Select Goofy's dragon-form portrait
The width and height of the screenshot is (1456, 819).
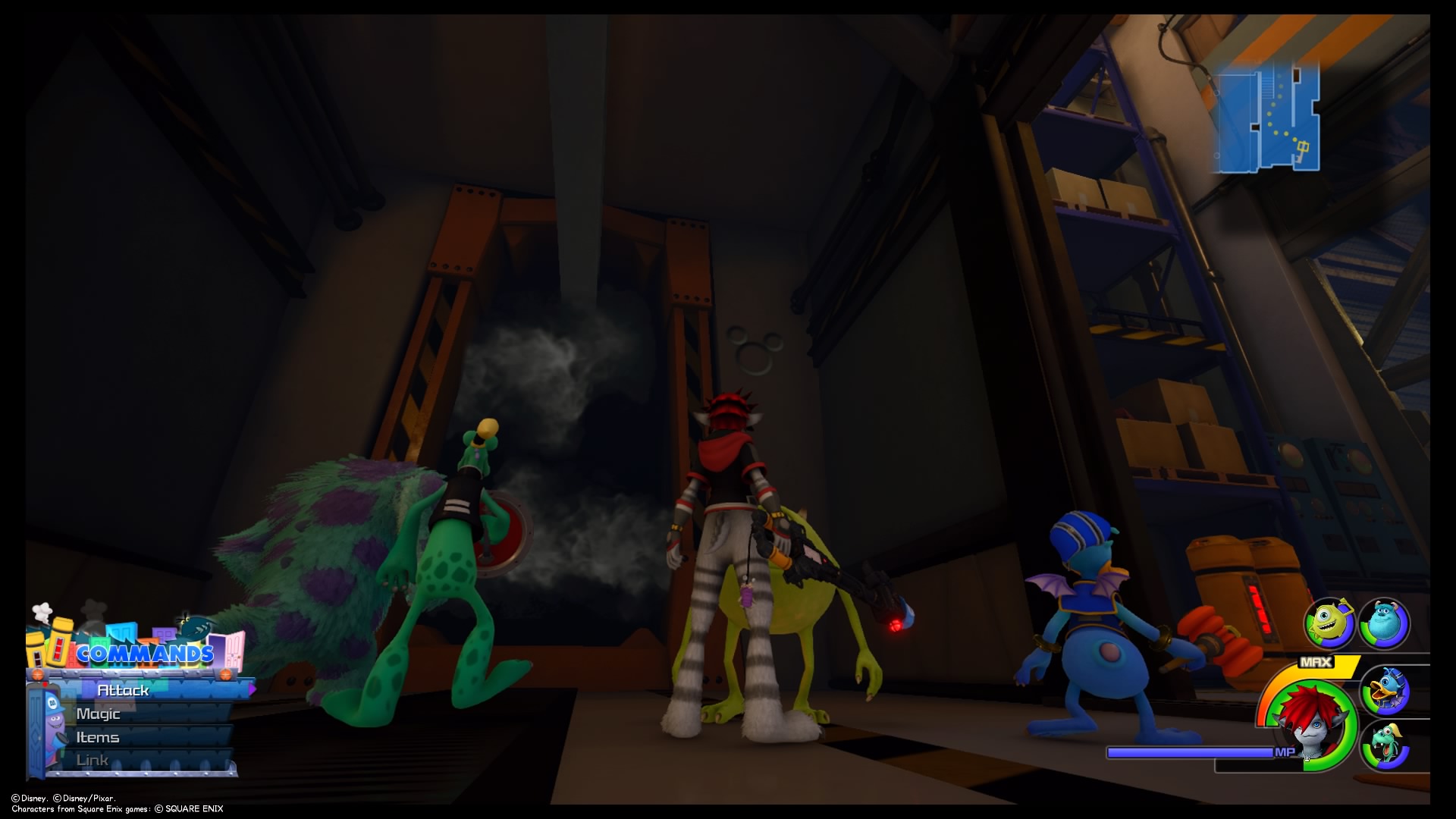pyautogui.click(x=1386, y=744)
